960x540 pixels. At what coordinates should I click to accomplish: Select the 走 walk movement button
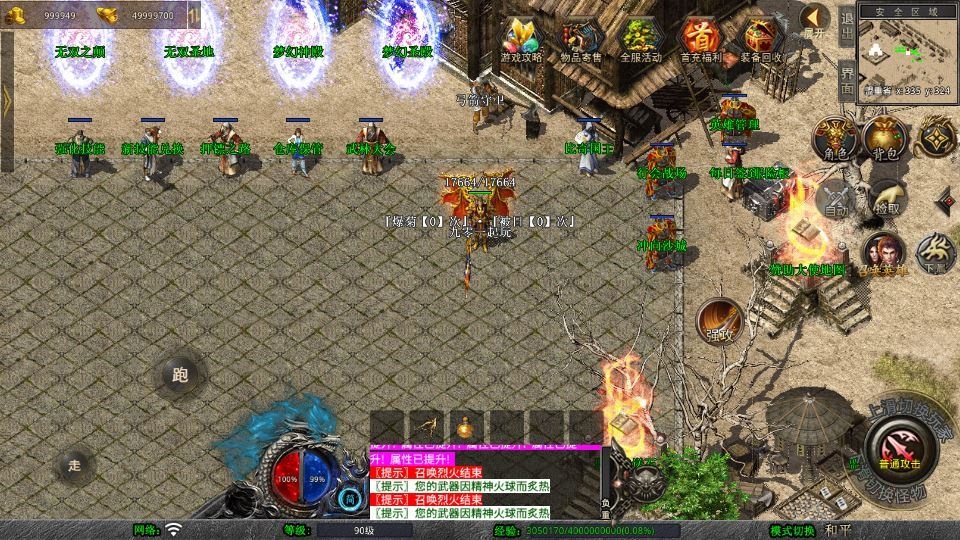(74, 465)
